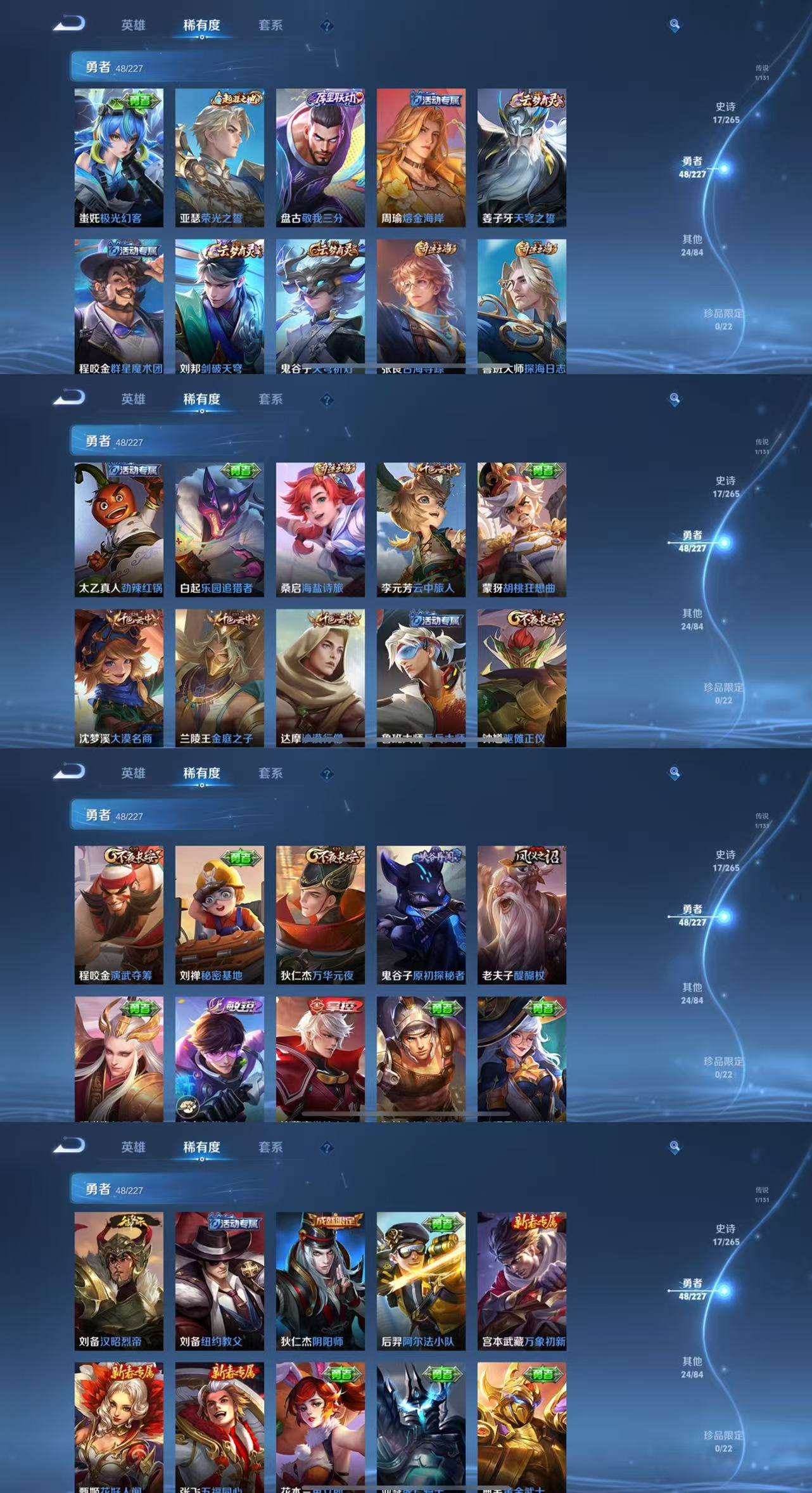The height and width of the screenshot is (1493, 812).
Task: Select the 太乙真人 劲辣红锅 skin
Action: 118,530
